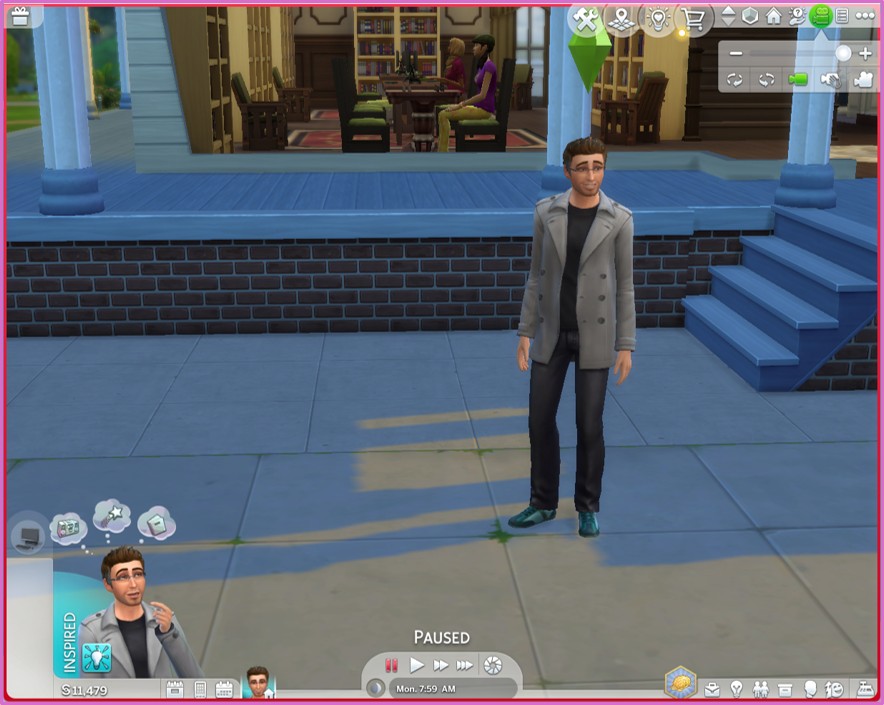Click the pause button
The width and height of the screenshot is (884, 705).
click(392, 665)
